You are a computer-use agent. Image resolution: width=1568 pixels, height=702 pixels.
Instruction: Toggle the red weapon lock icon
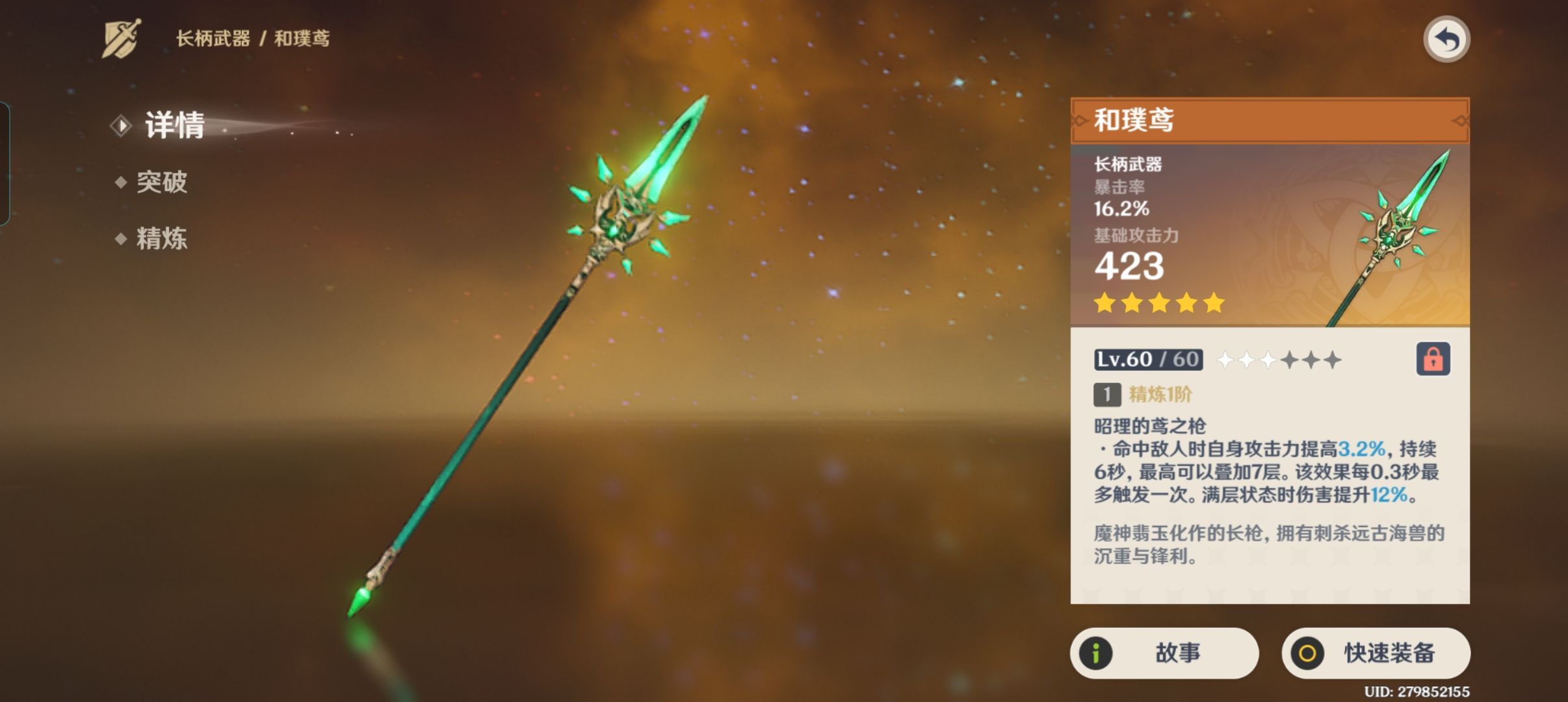1433,359
